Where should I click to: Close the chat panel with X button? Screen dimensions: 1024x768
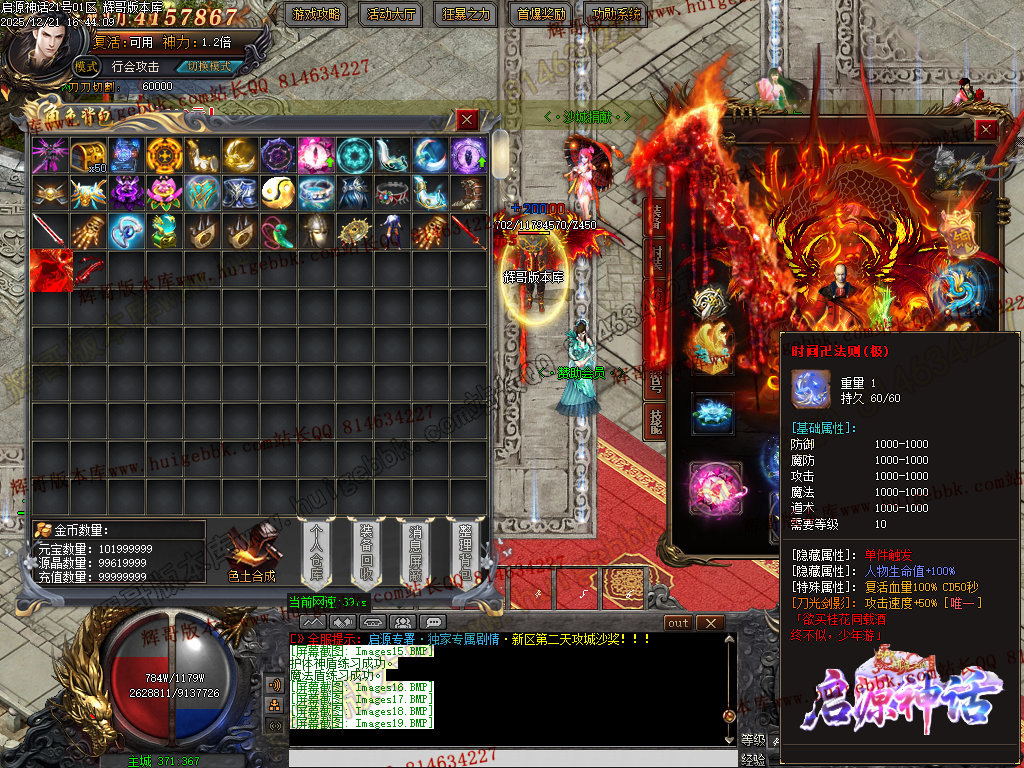coord(709,623)
